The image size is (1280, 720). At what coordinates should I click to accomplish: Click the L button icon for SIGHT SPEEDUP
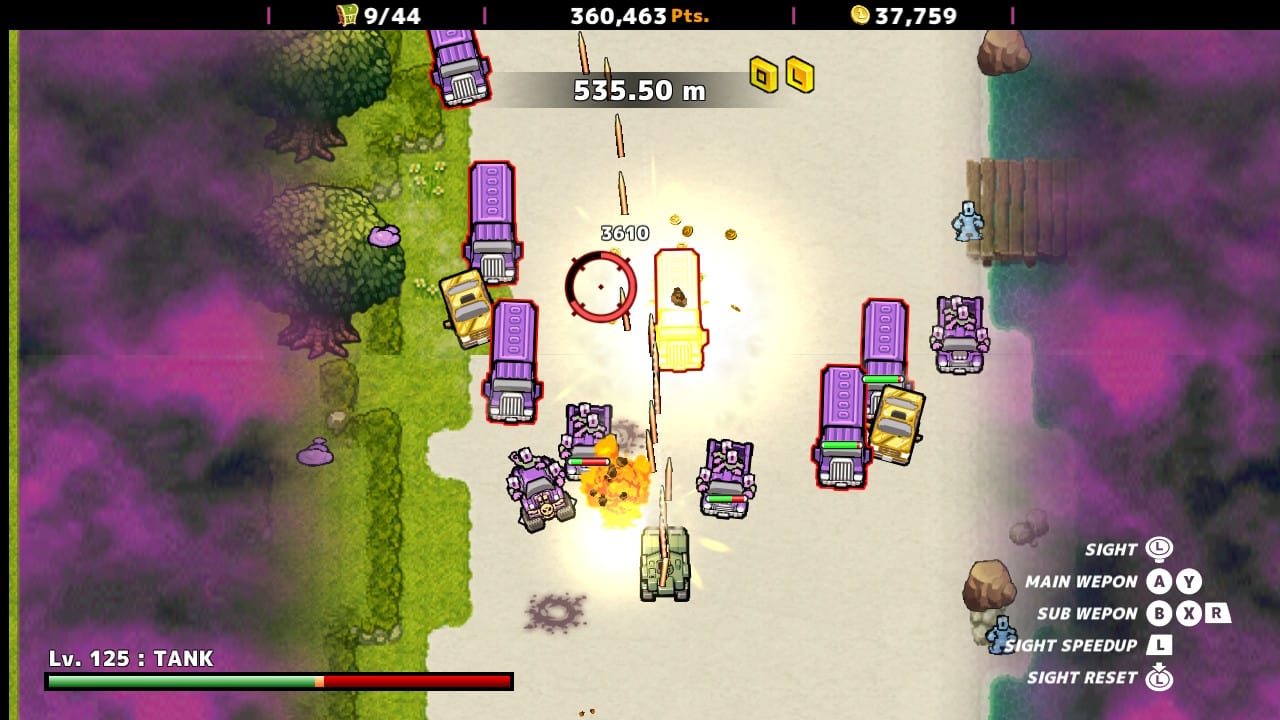coord(1161,646)
